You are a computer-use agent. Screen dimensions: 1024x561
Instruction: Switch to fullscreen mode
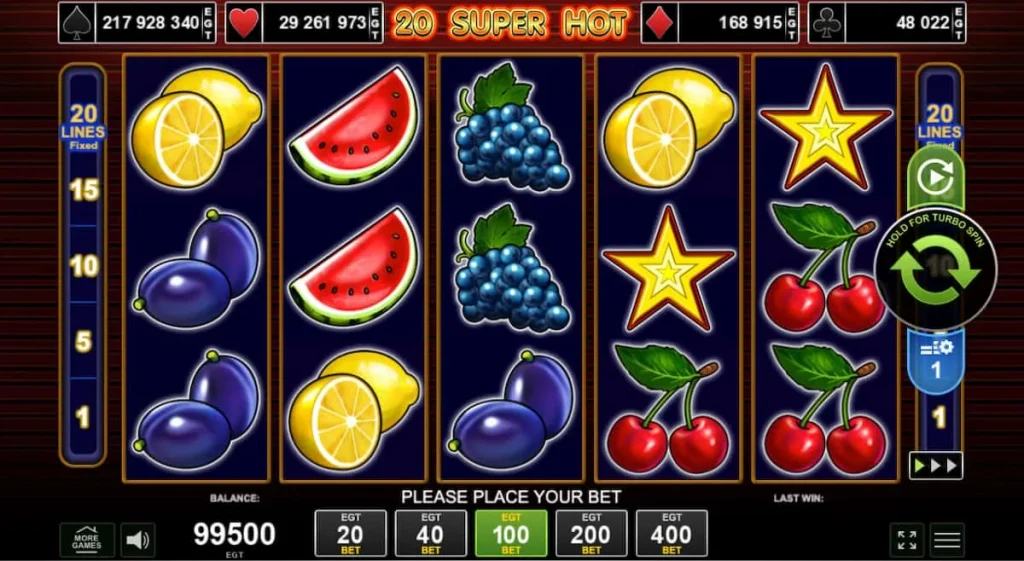tap(907, 540)
